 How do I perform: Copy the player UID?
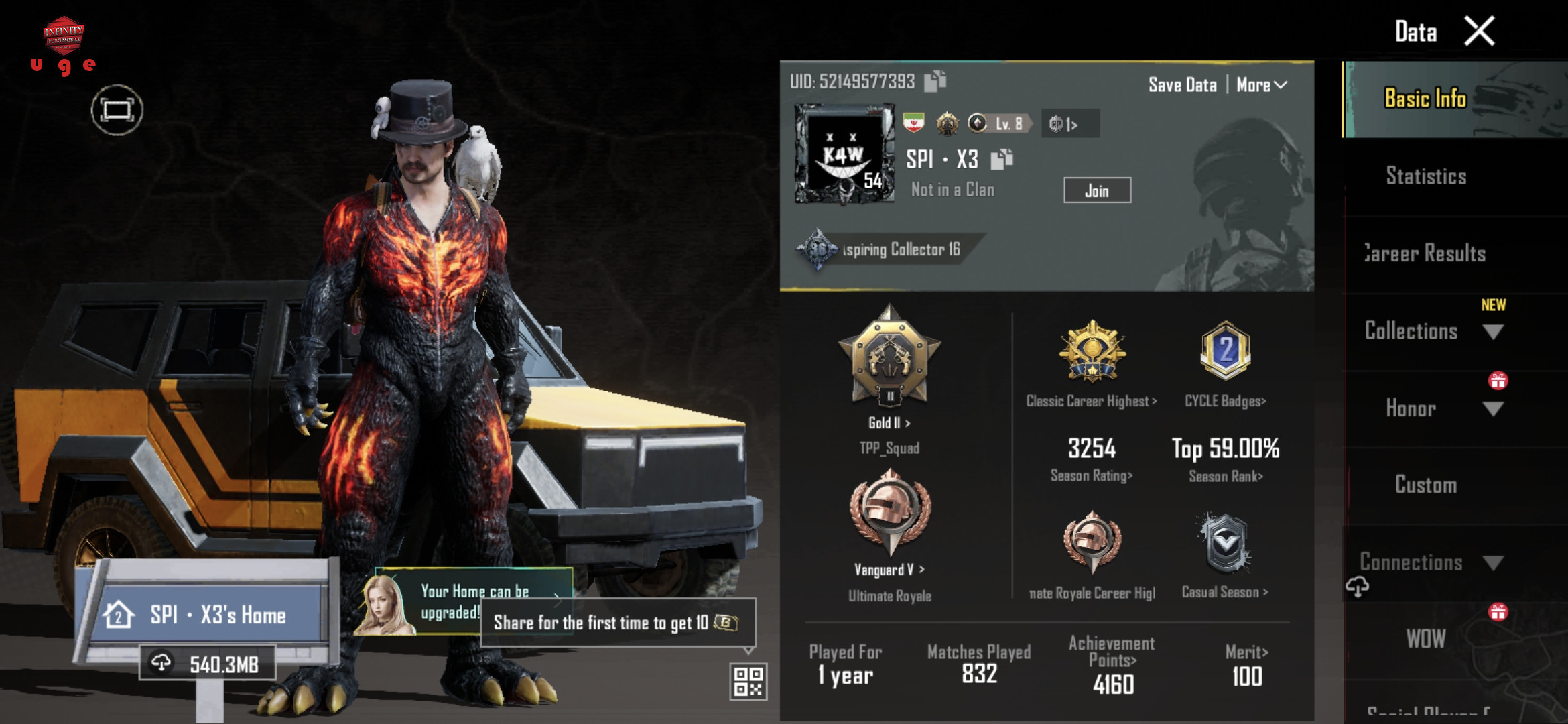[935, 81]
